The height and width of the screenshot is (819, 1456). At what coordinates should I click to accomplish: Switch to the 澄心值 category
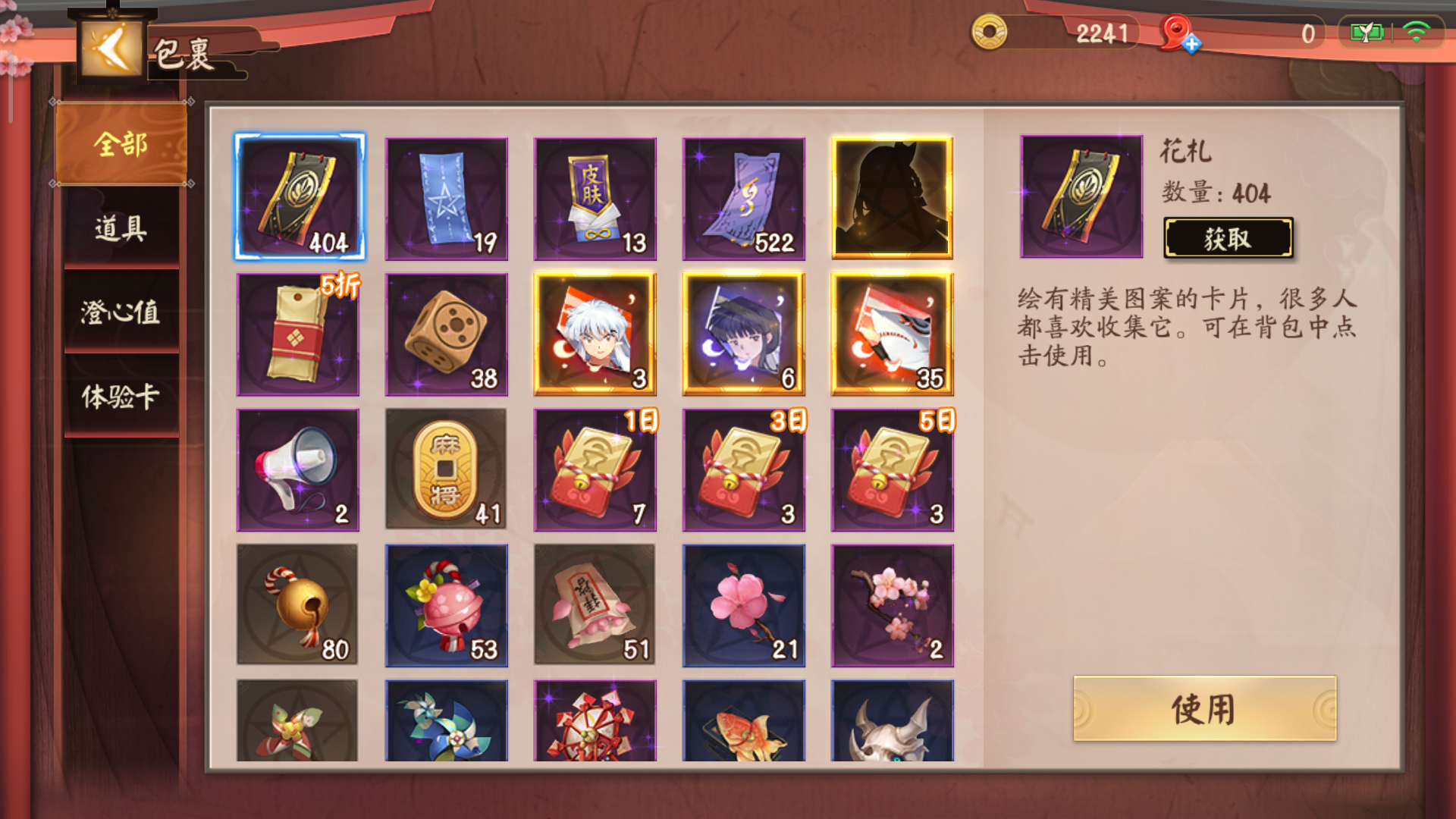coord(120,311)
